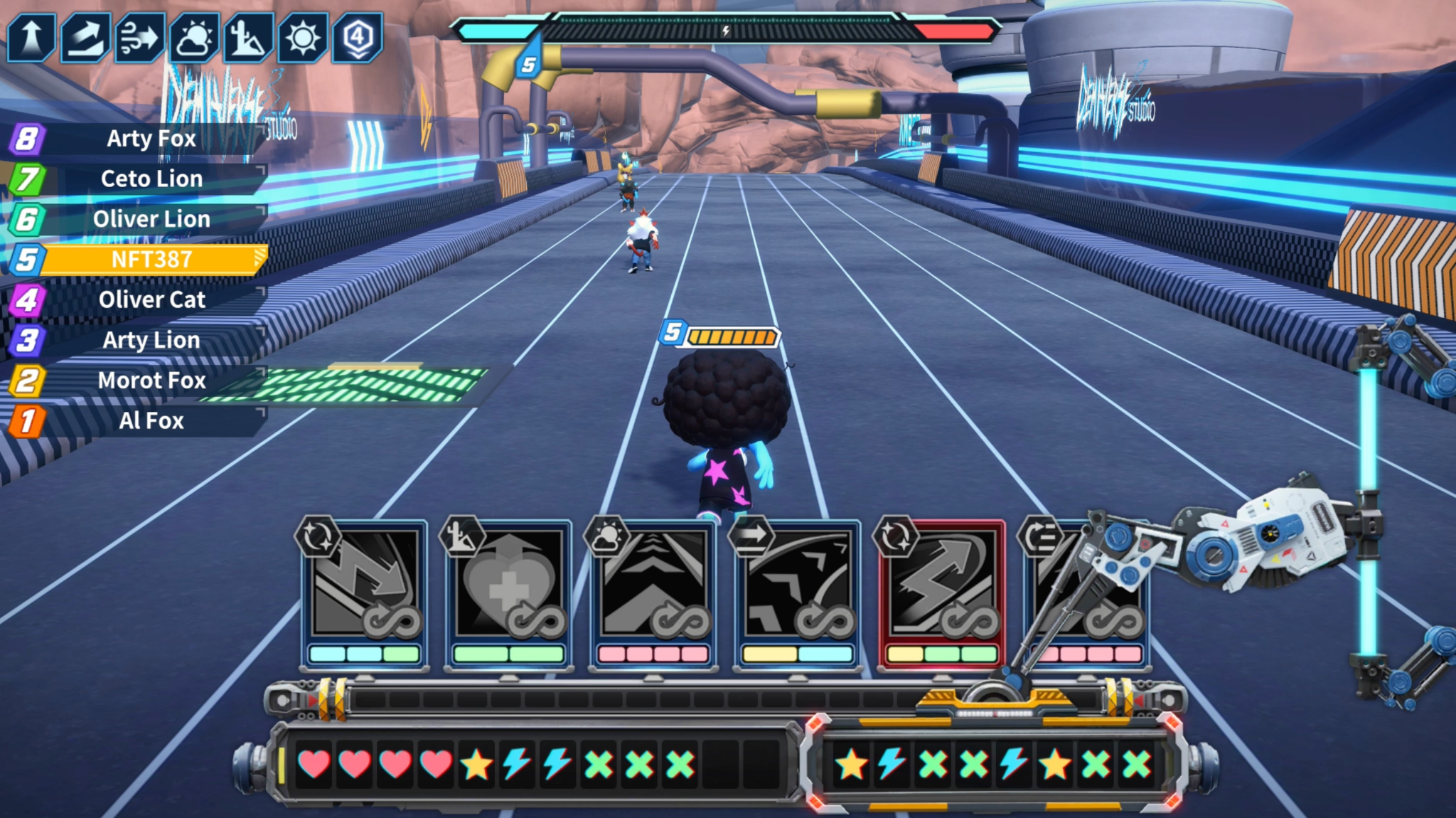Play the zigzag arrow skill card
This screenshot has height=818, width=1456.
364,594
